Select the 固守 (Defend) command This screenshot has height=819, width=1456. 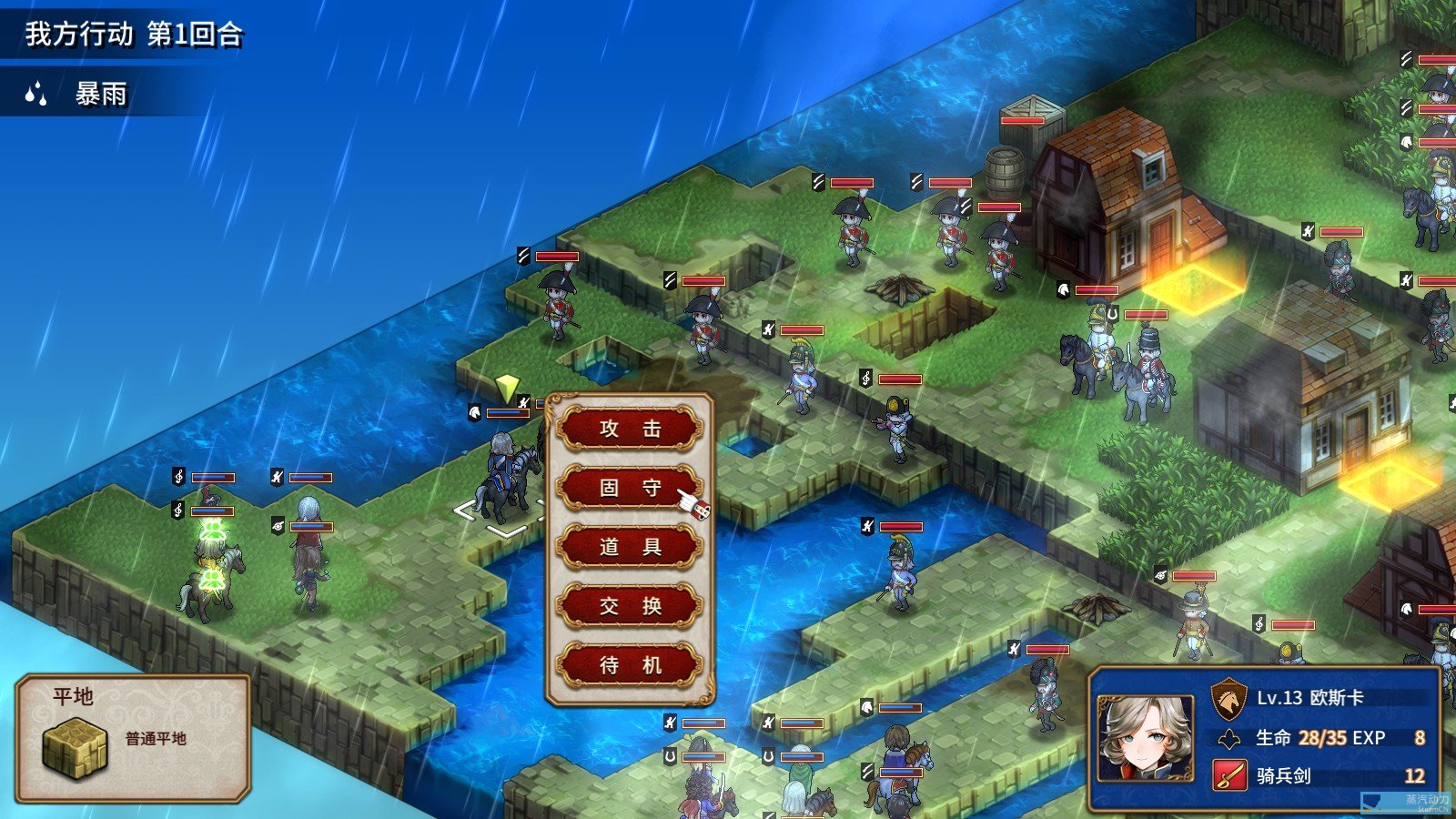(x=630, y=488)
